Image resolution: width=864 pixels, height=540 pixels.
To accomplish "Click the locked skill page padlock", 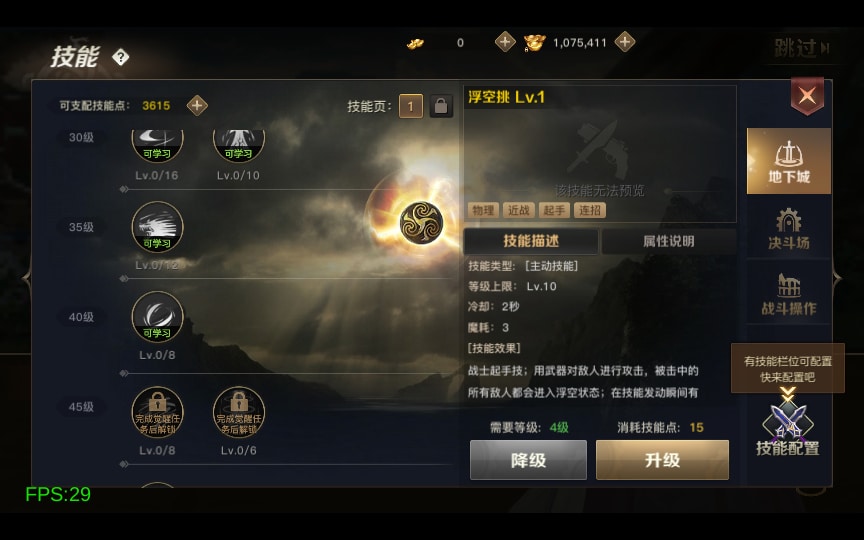I will tap(441, 106).
